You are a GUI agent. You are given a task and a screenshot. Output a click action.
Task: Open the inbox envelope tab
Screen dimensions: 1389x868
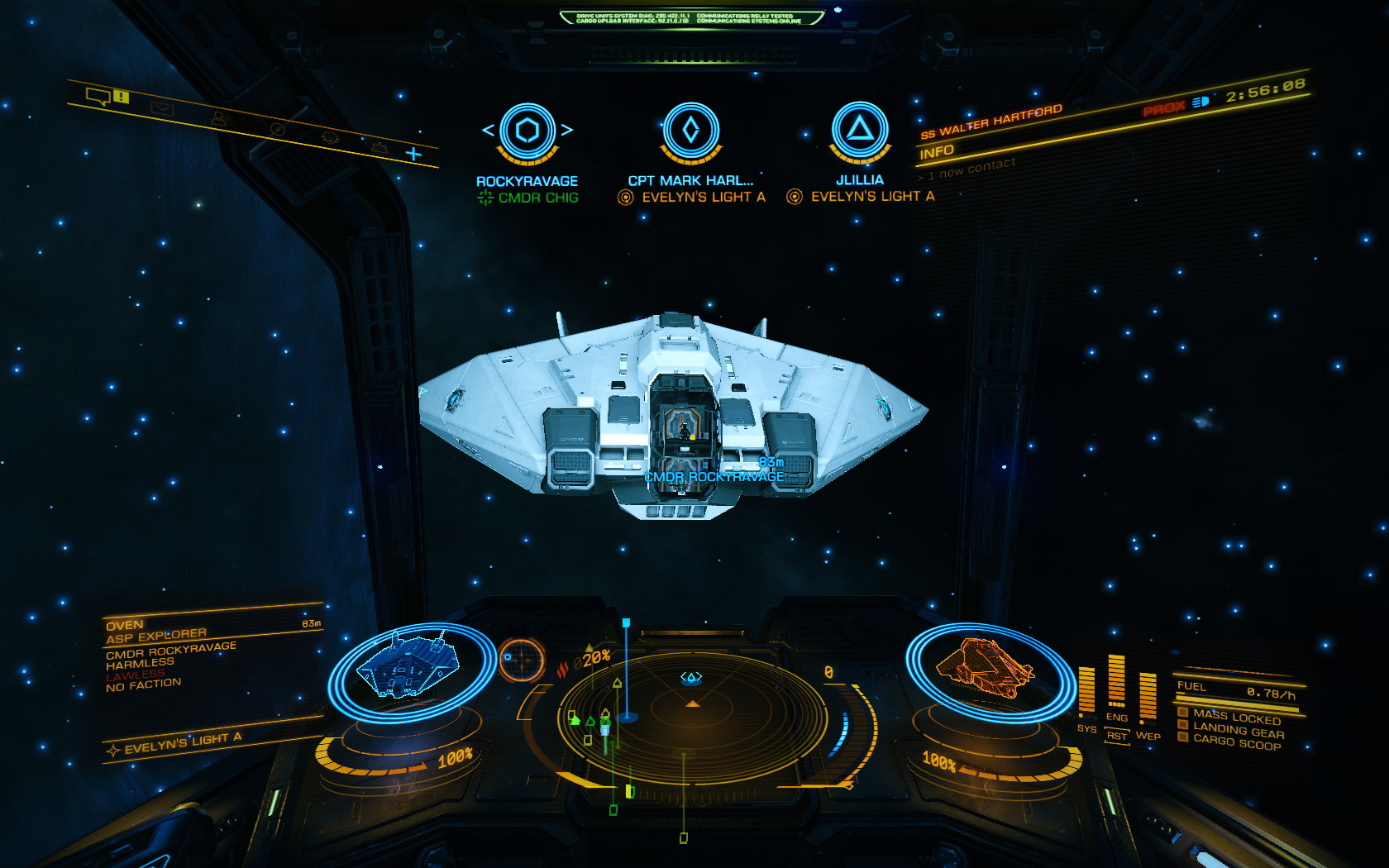[x=162, y=107]
